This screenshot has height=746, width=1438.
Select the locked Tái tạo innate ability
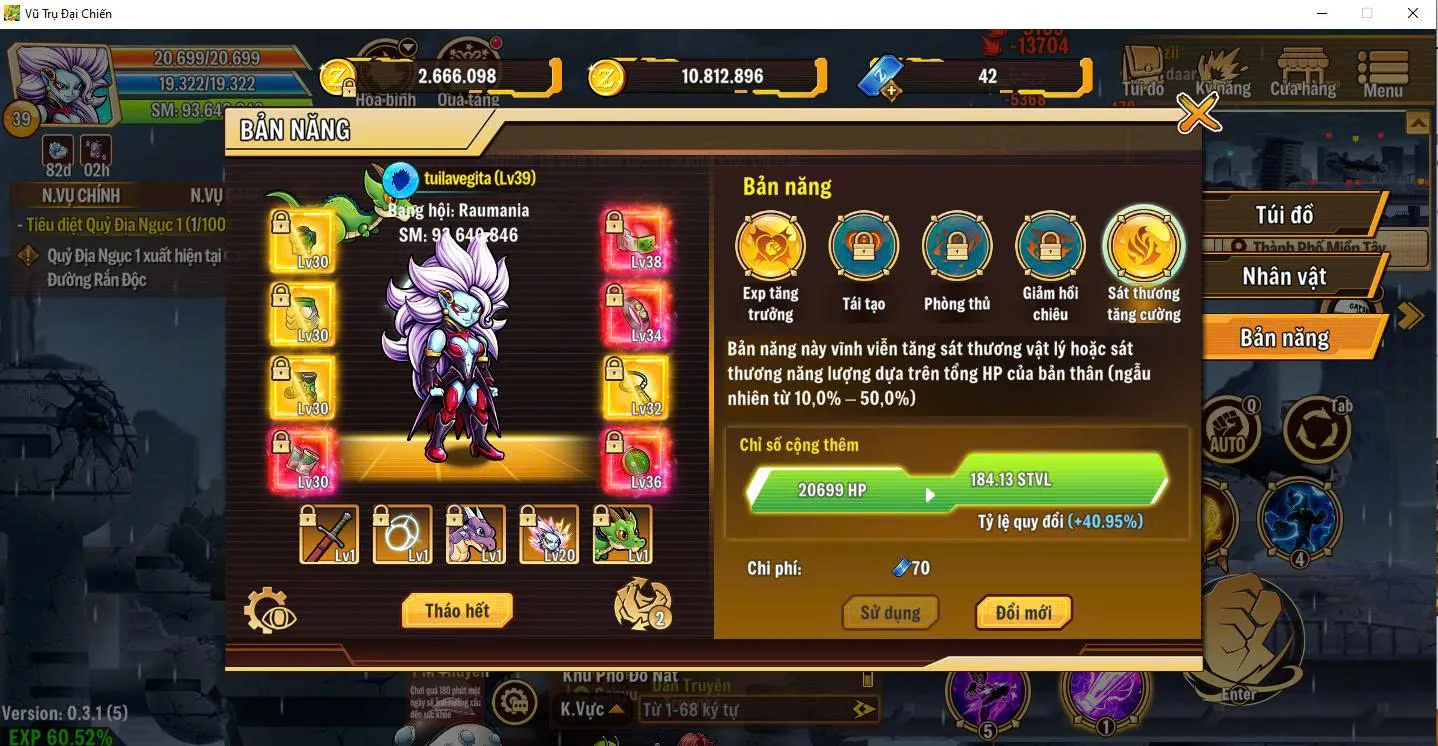[x=861, y=245]
